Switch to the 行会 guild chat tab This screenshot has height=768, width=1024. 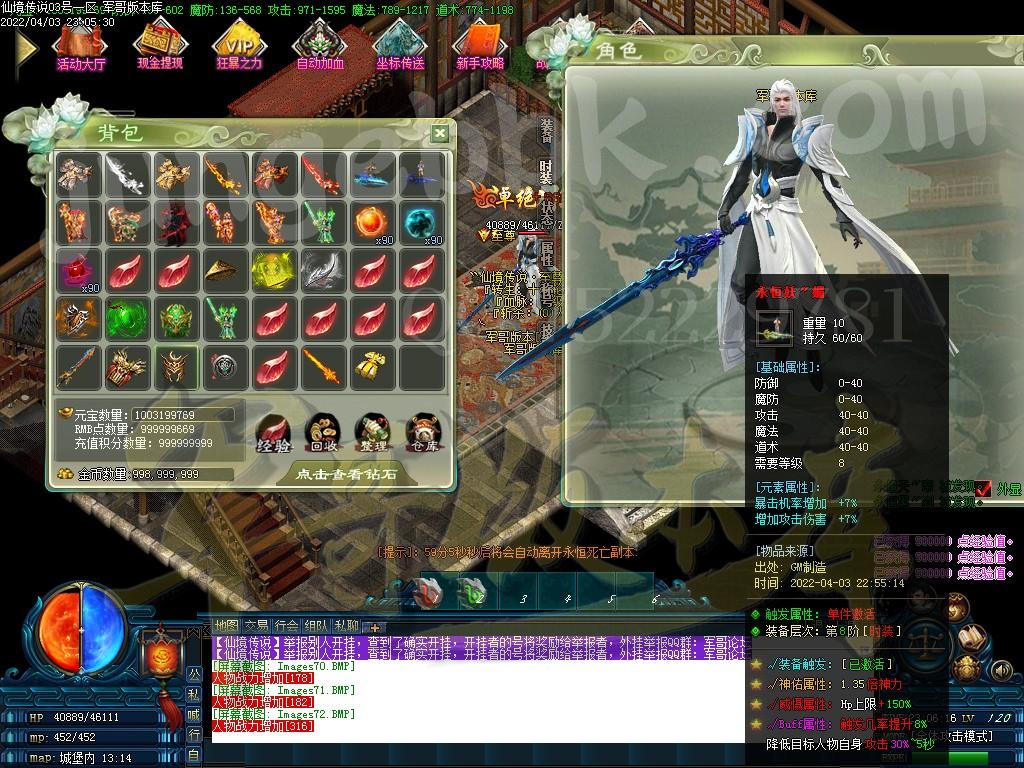(x=287, y=626)
